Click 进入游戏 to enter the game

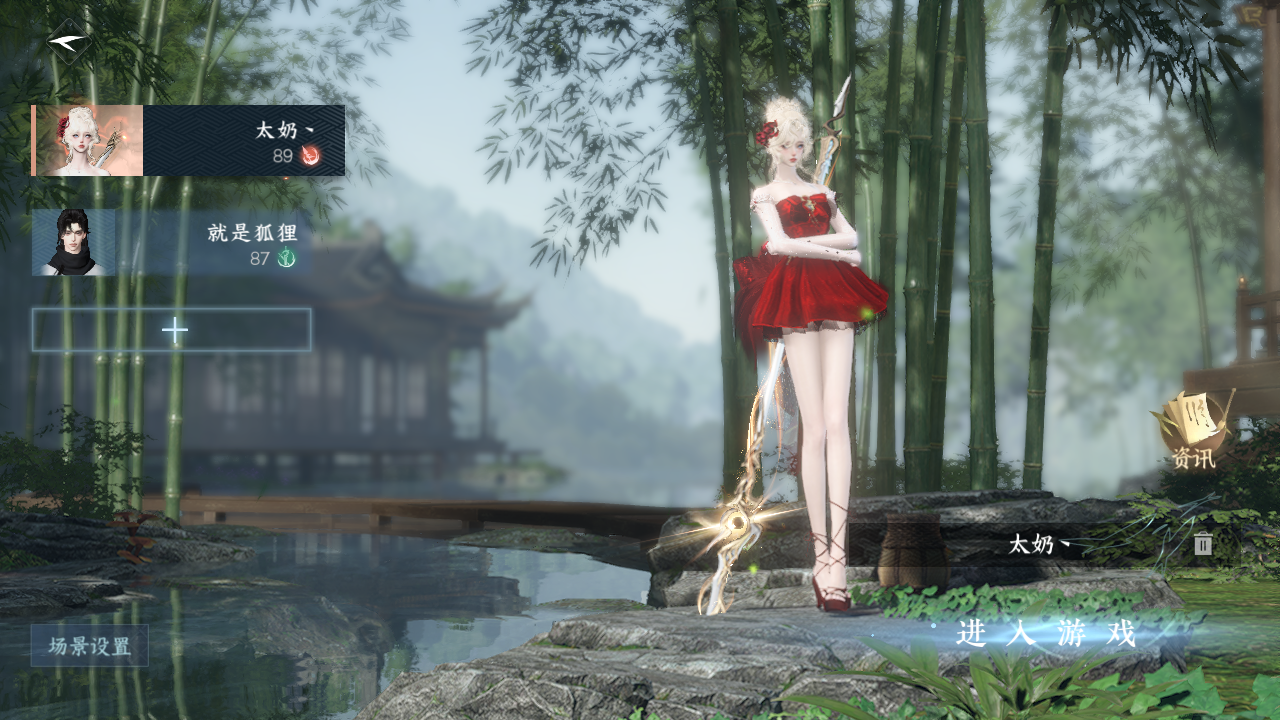click(x=1046, y=633)
